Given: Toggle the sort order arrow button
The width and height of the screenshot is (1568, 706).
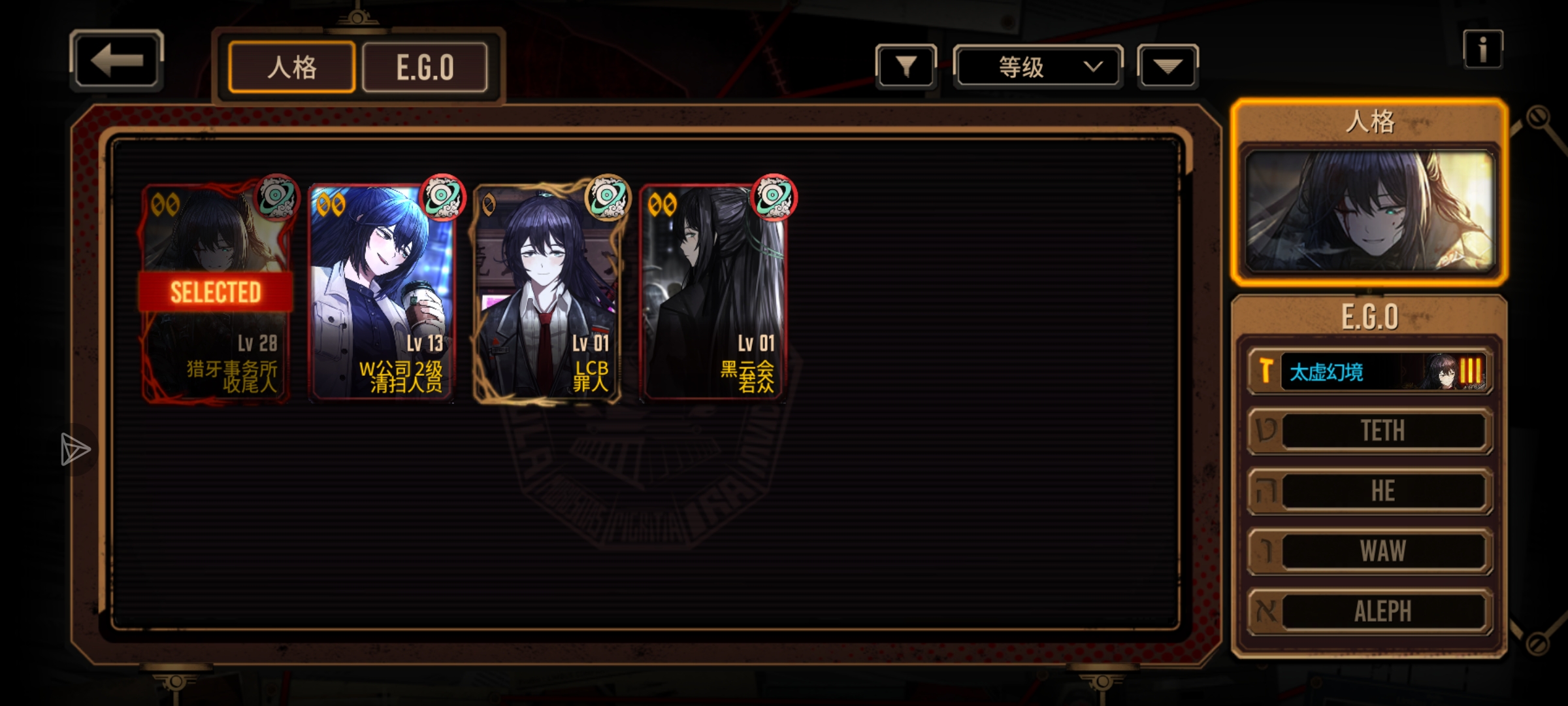Looking at the screenshot, I should click(1168, 66).
